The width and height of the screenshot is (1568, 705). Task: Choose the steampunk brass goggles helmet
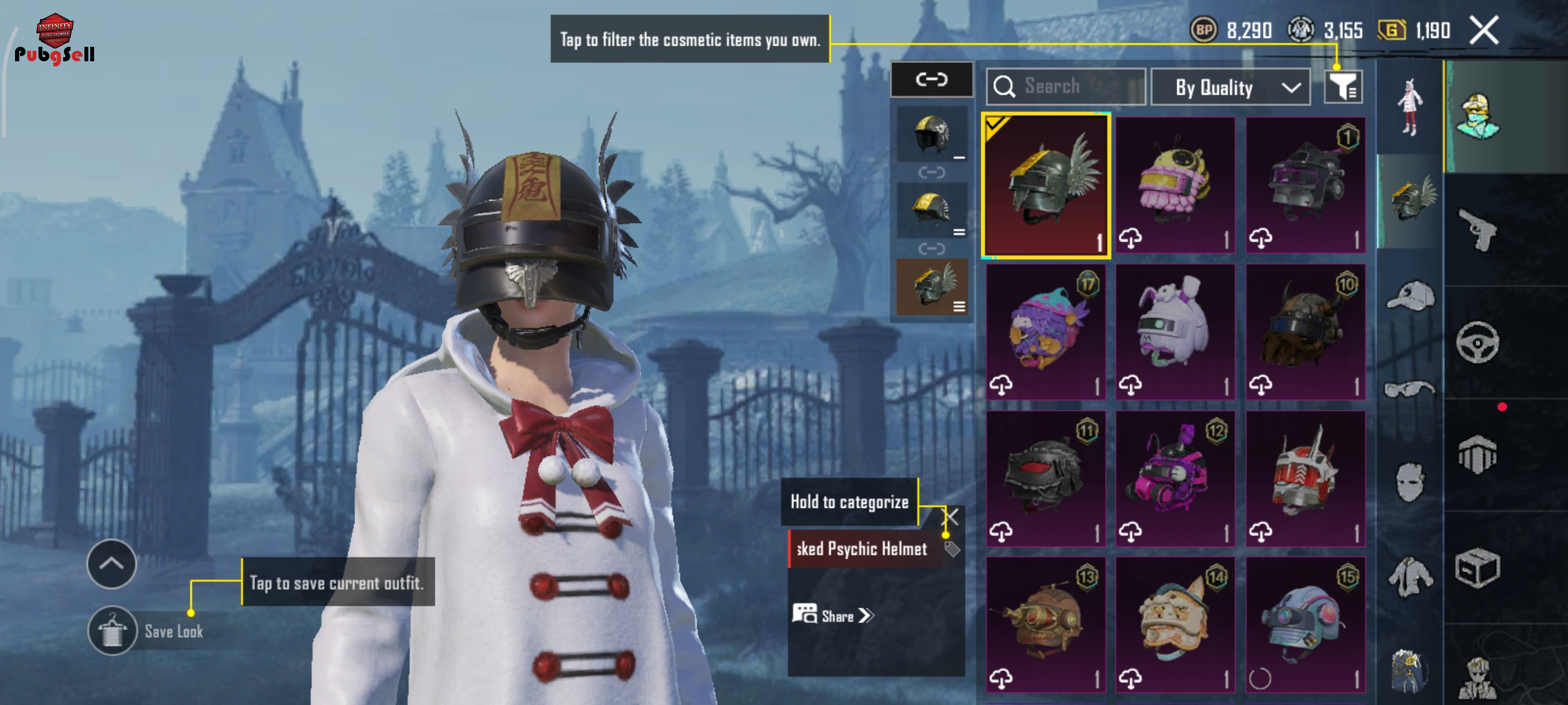click(x=1046, y=625)
